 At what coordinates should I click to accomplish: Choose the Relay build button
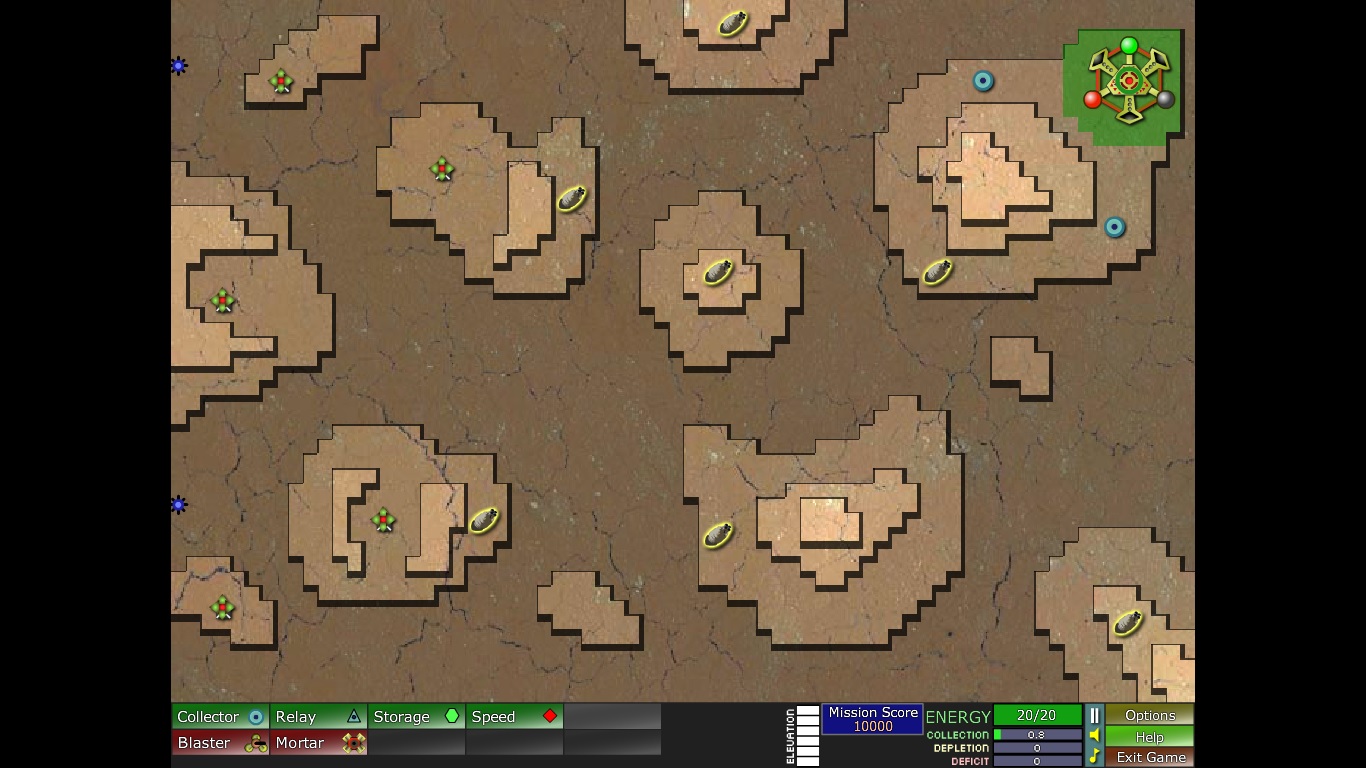coord(318,716)
